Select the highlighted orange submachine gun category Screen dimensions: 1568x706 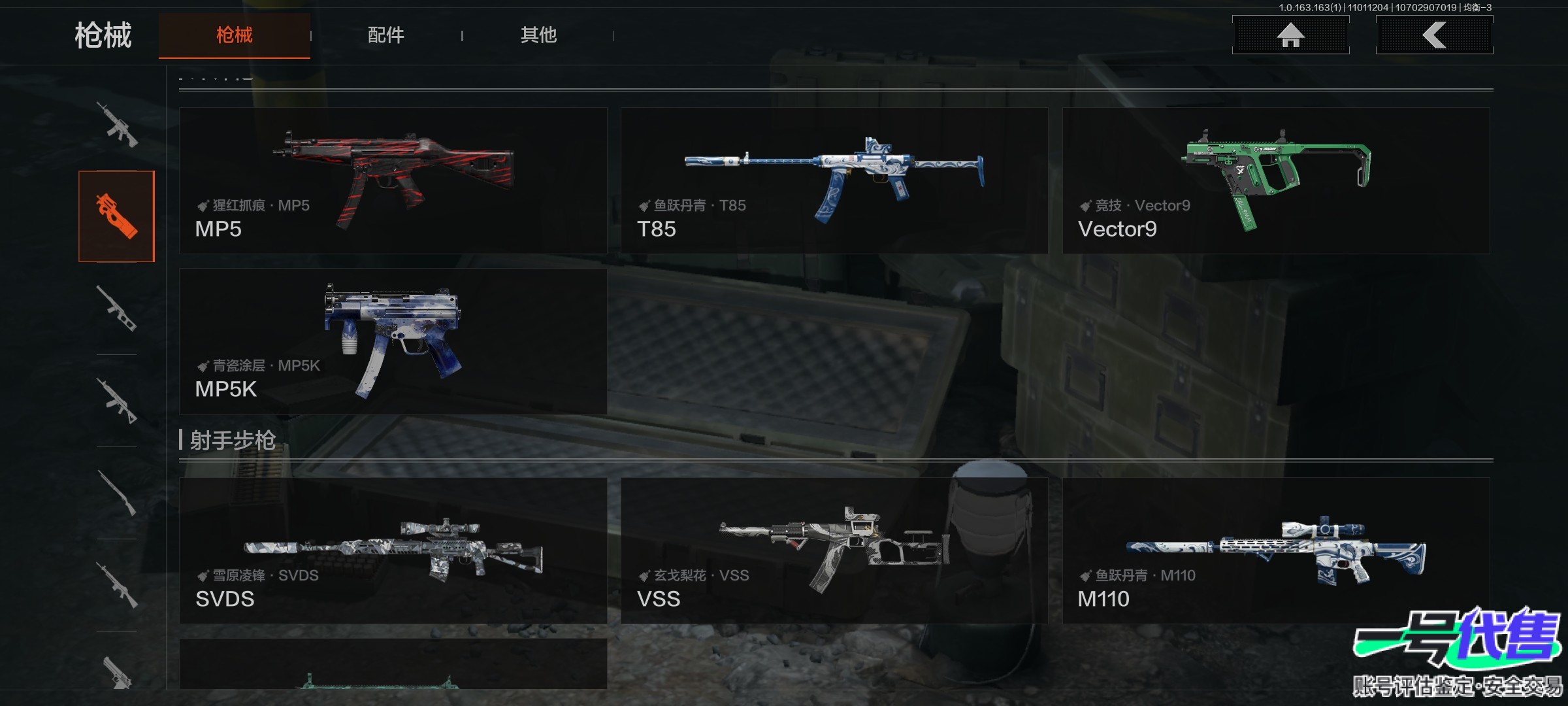coord(117,216)
